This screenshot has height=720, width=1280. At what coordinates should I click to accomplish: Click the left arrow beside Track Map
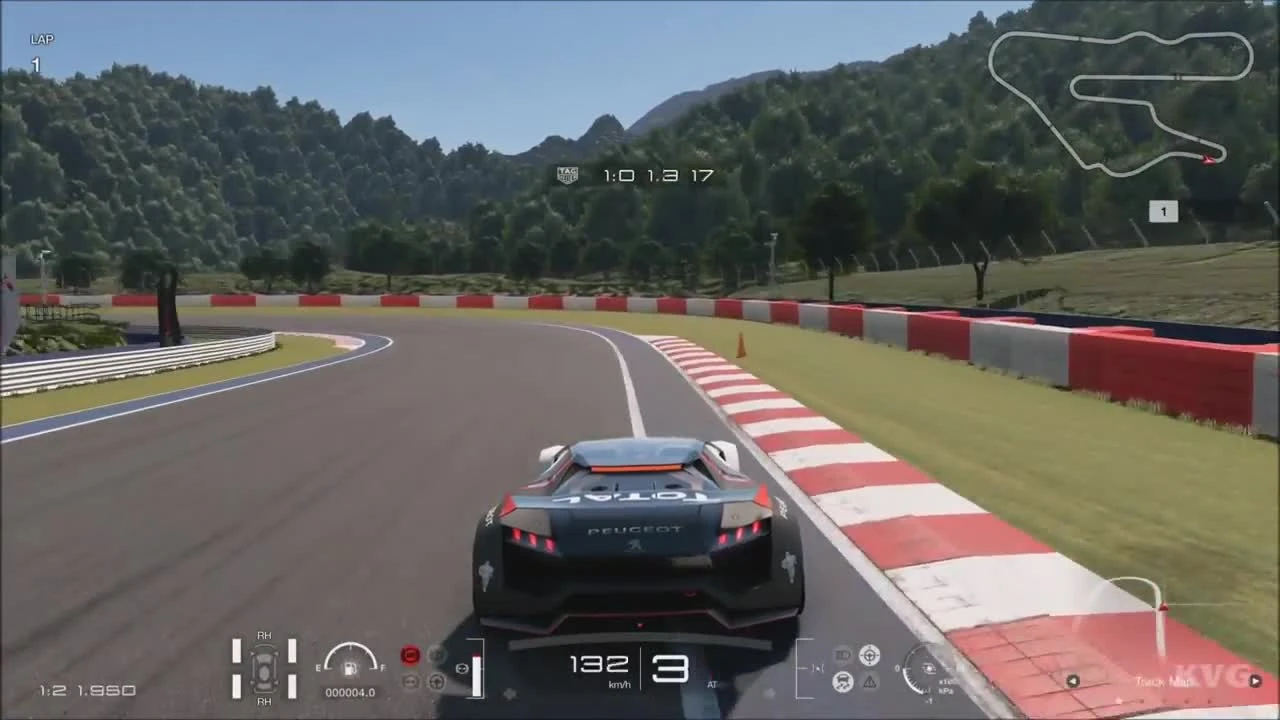(1073, 681)
